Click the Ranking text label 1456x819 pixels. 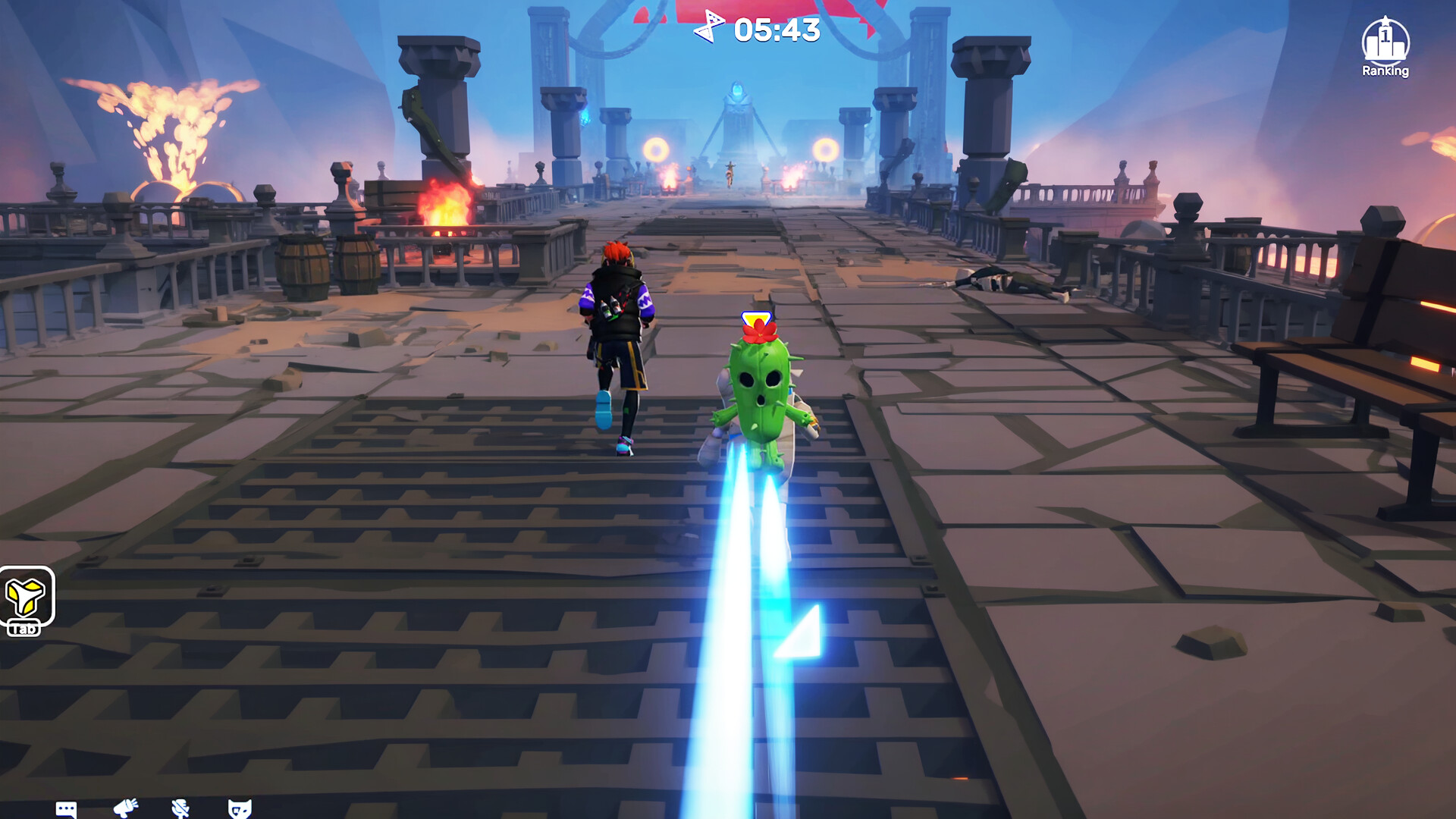[1385, 71]
